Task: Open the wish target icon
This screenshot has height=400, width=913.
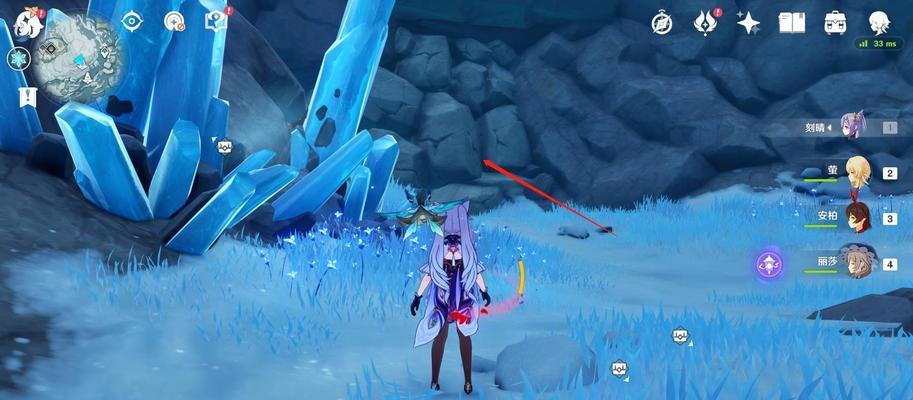Action: point(175,21)
